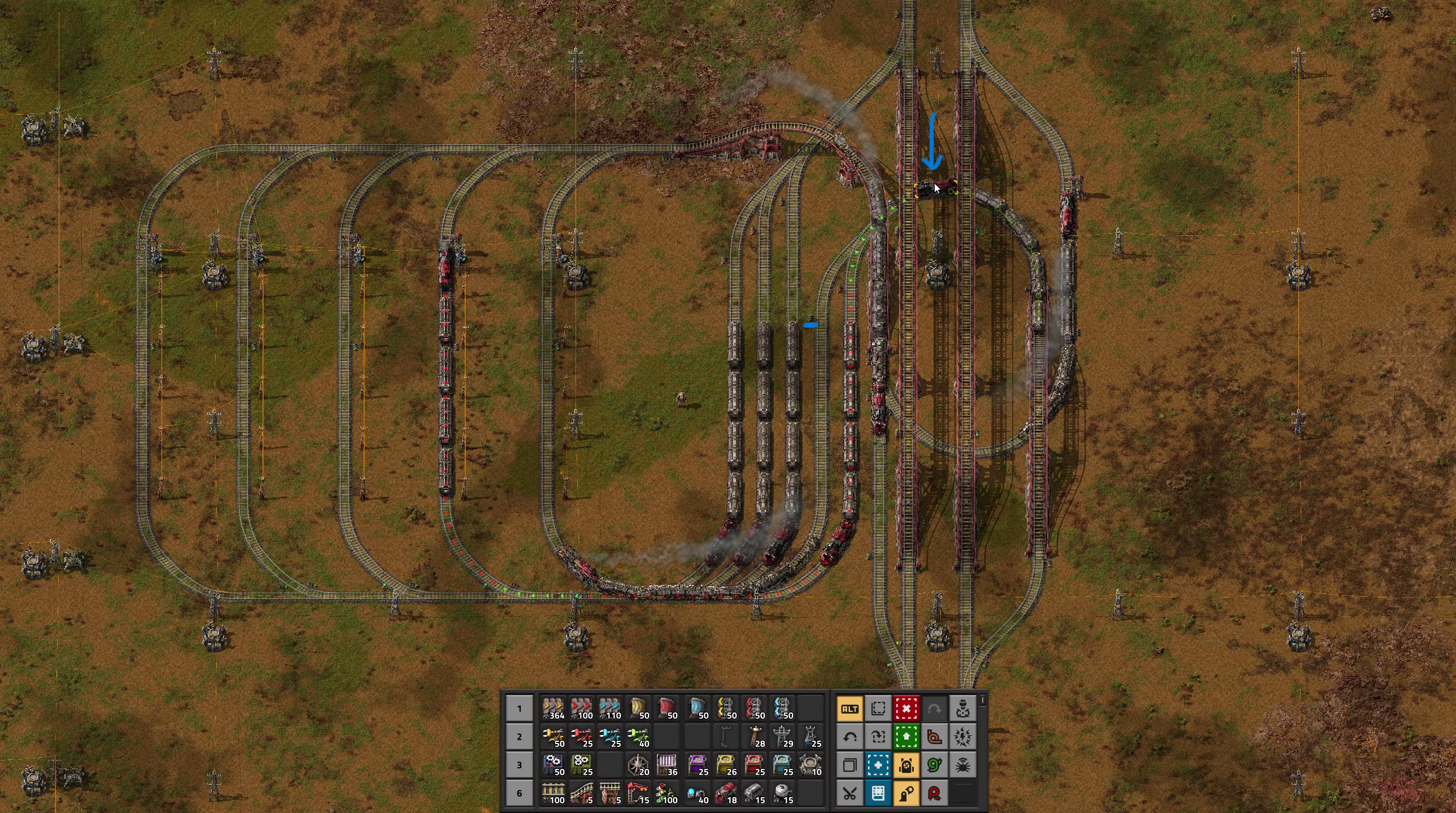Choose the fluid wagon slot

783,793
